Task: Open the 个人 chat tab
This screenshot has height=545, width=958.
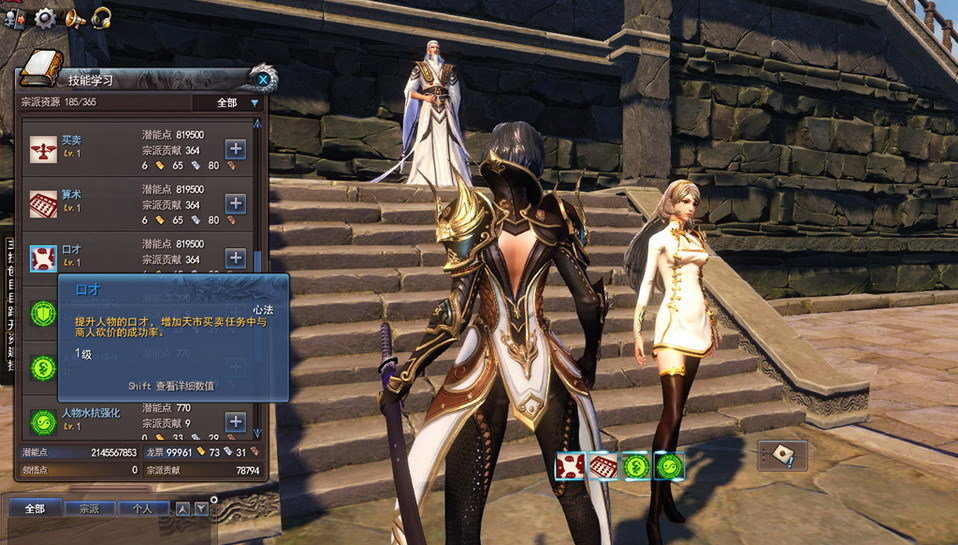Action: click(x=143, y=508)
